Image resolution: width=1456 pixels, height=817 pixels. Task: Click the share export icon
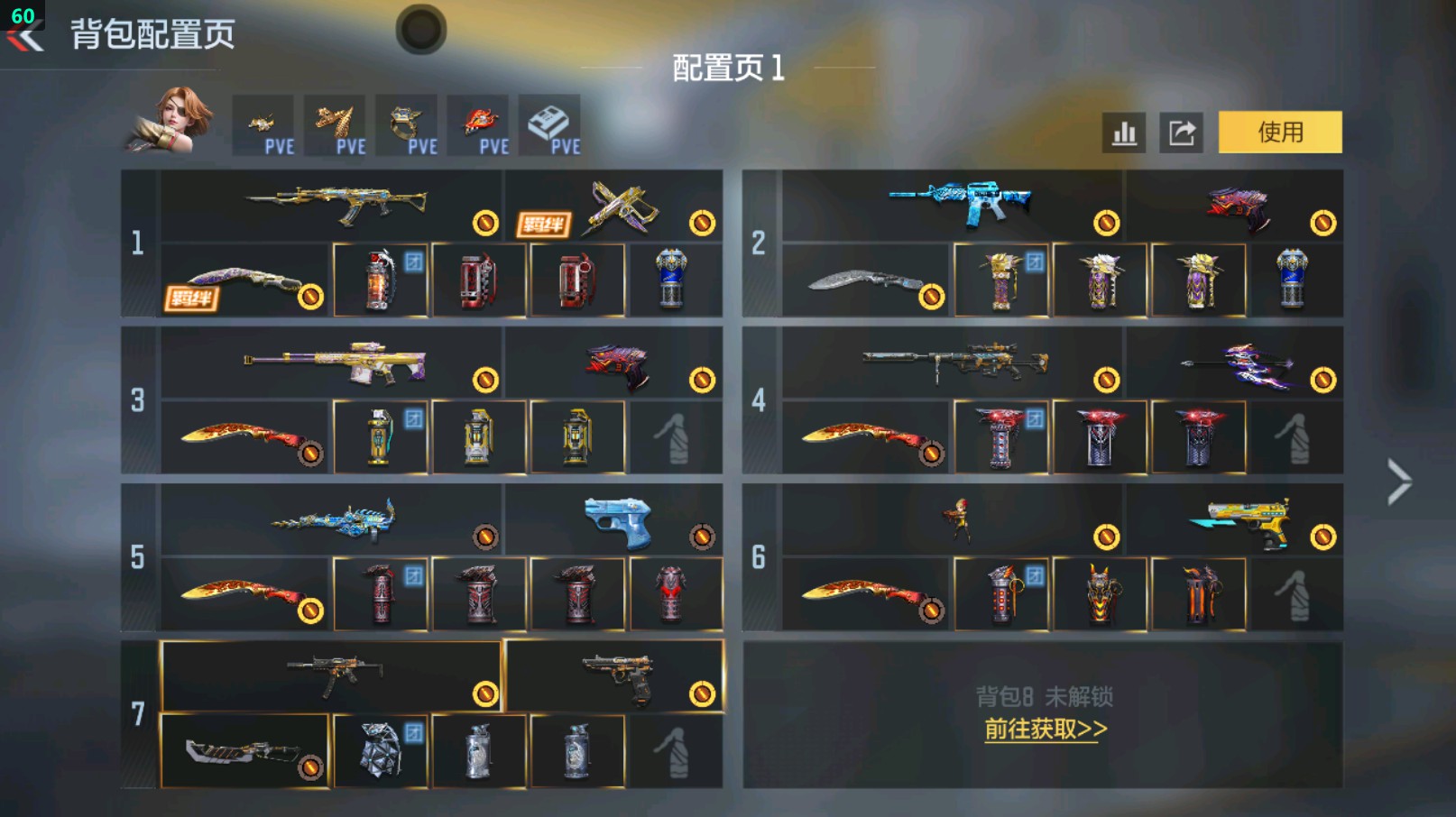1184,131
